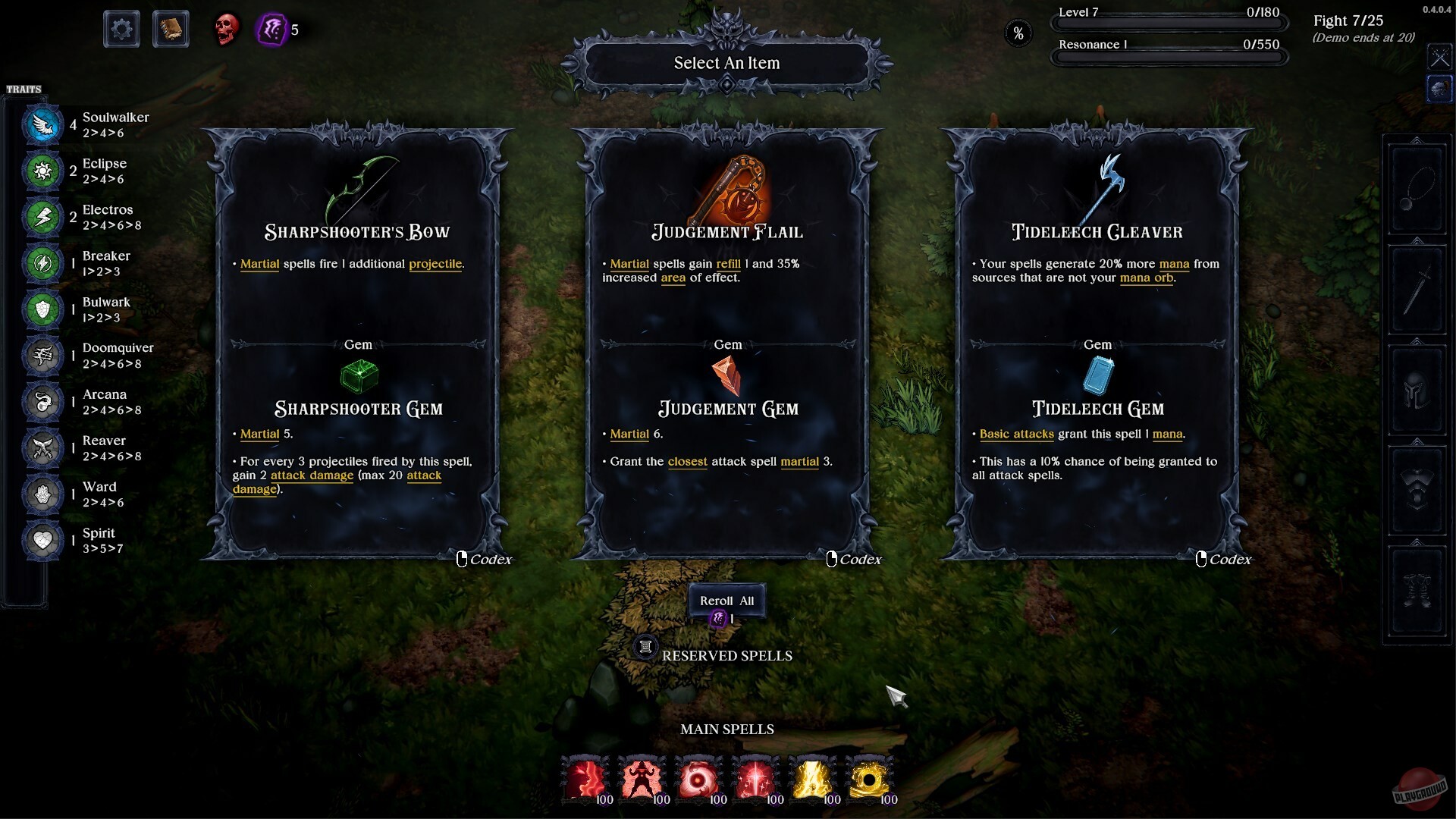Open the helmet equipment slot
The width and height of the screenshot is (1456, 819).
pos(1416,392)
